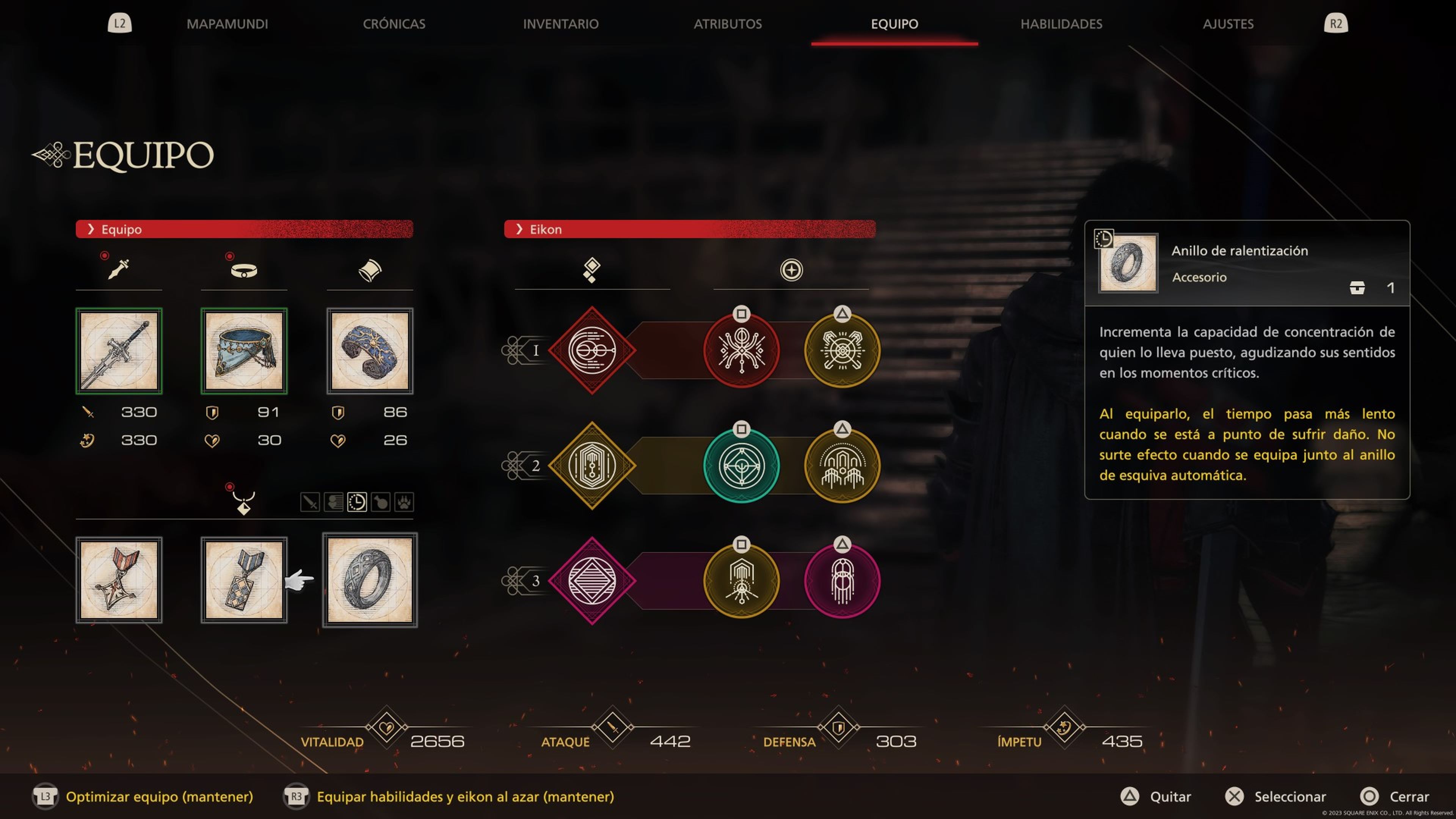Select the Anillo de ralentización ring slot
The image size is (1456, 819).
pyautogui.click(x=370, y=580)
